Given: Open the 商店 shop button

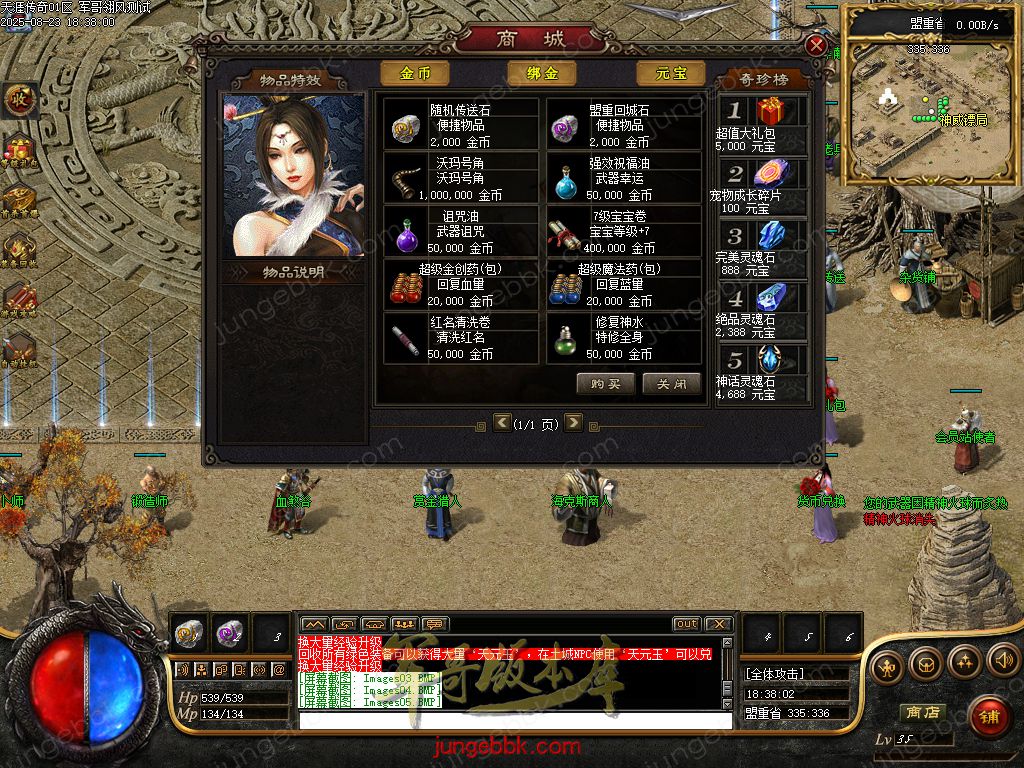Looking at the screenshot, I should (921, 712).
